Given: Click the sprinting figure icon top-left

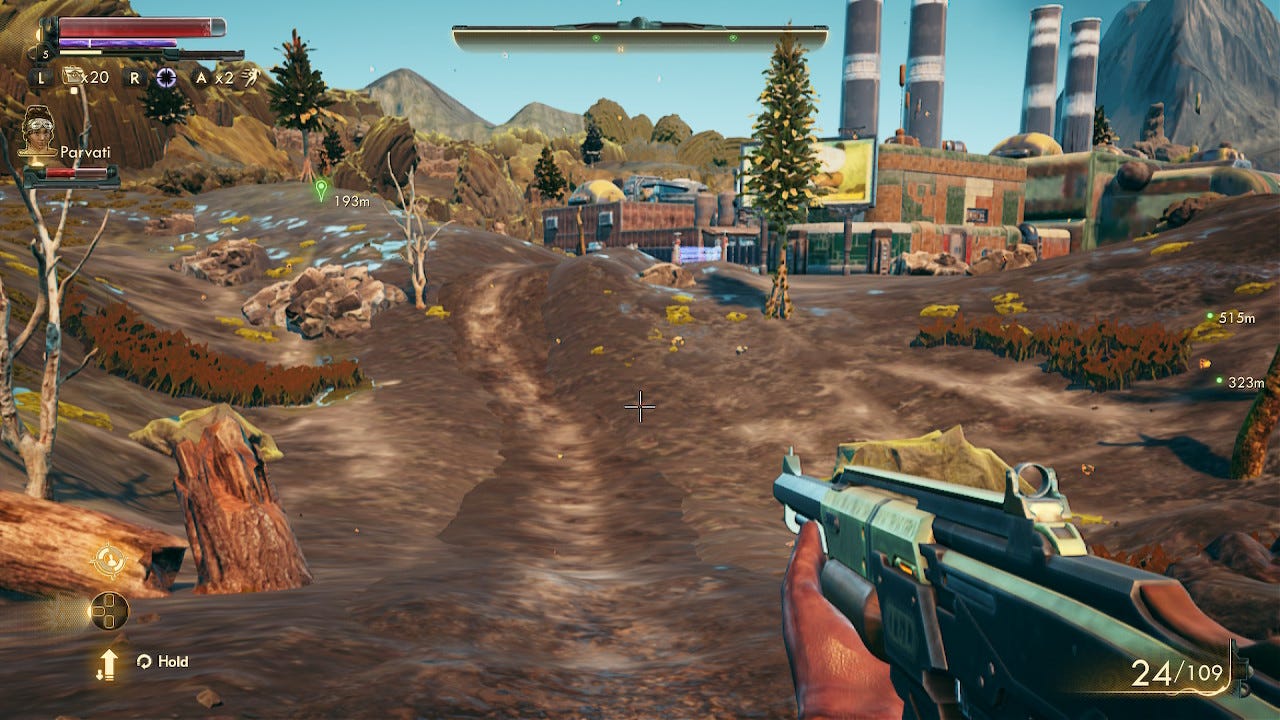Looking at the screenshot, I should click(x=251, y=78).
